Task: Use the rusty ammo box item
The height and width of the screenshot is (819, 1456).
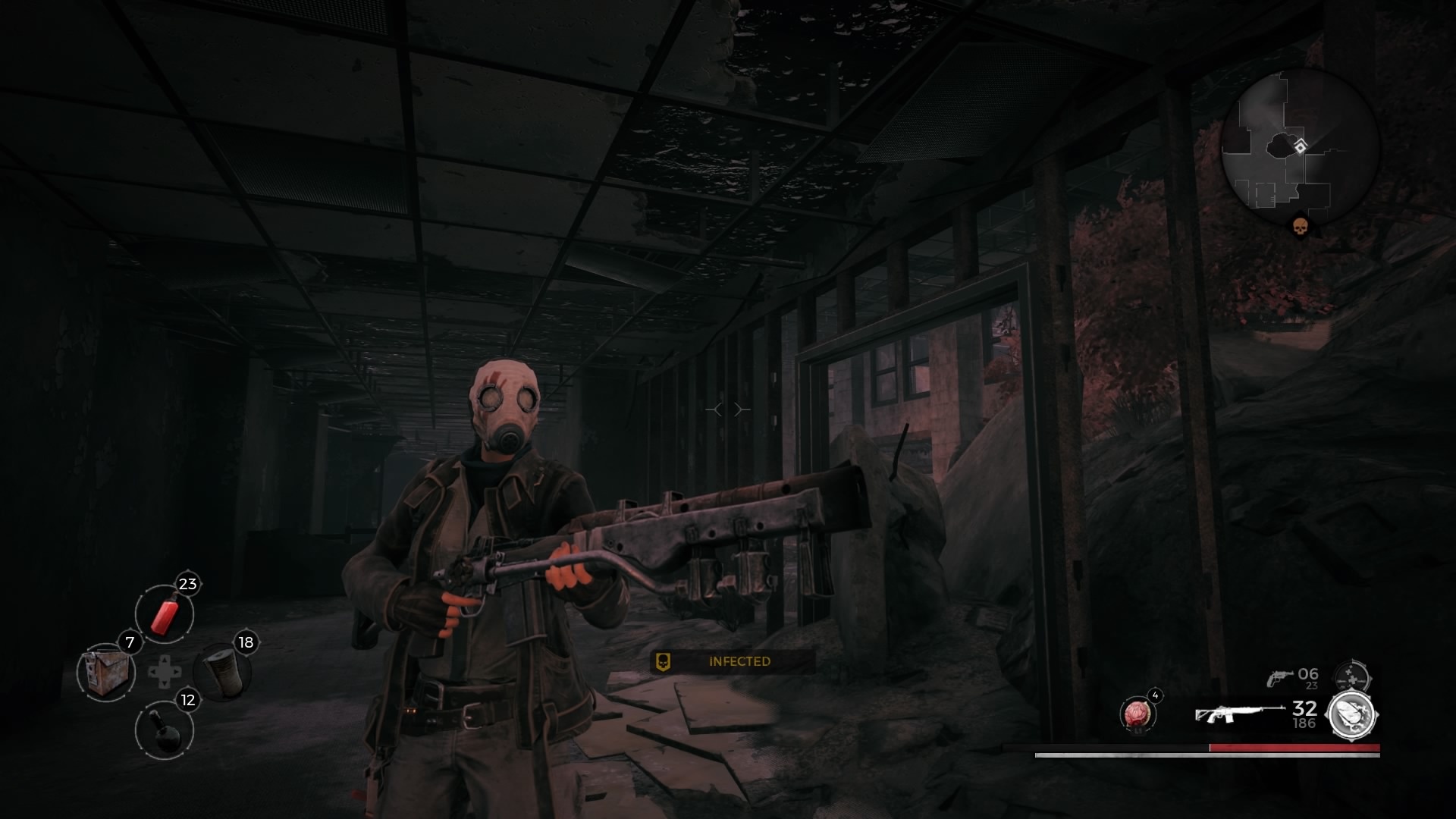Action: point(105,672)
